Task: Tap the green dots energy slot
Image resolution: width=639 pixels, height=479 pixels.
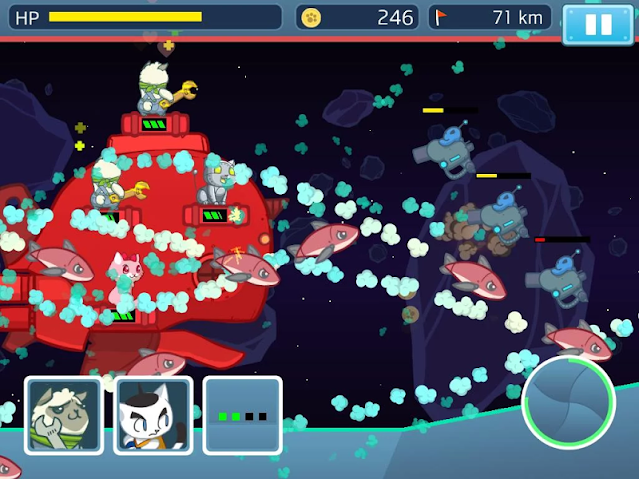Action: click(242, 415)
